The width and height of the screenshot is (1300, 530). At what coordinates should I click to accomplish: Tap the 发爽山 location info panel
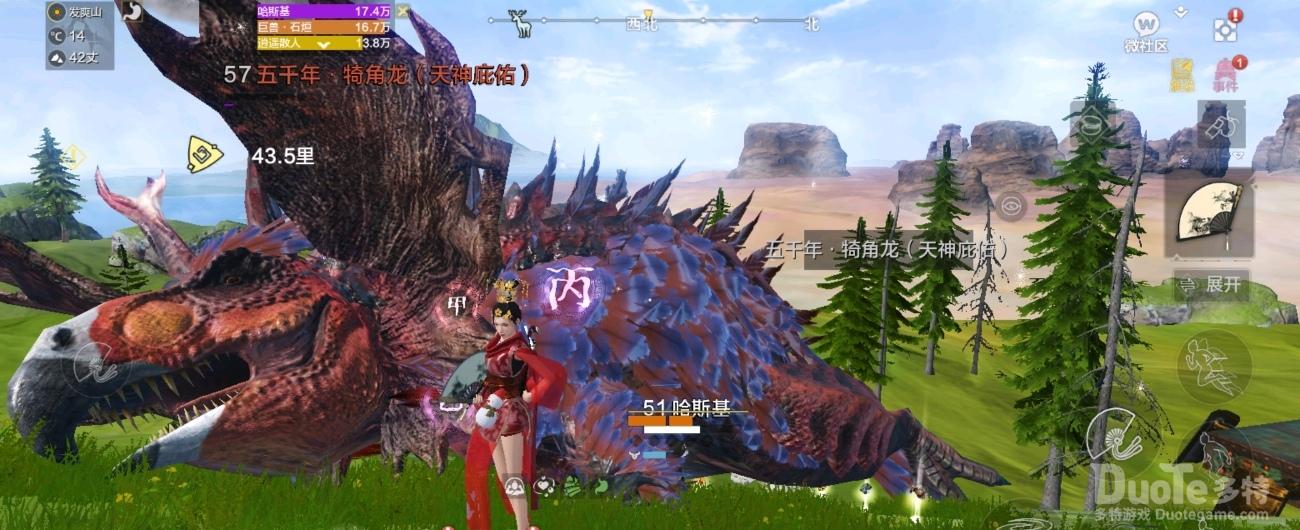tap(80, 35)
